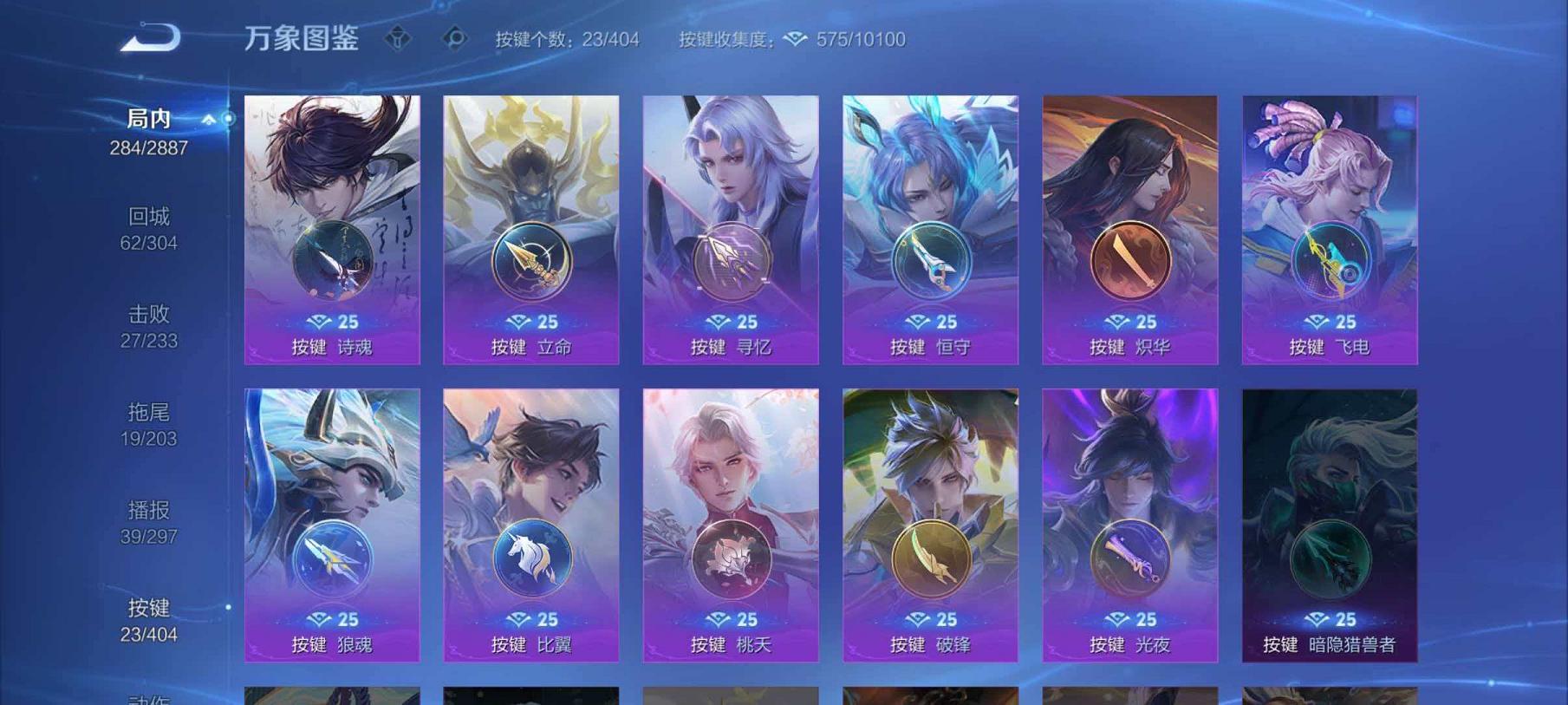This screenshot has width=1568, height=705.
Task: Click the gem icon before 575/10100
Action: (794, 39)
